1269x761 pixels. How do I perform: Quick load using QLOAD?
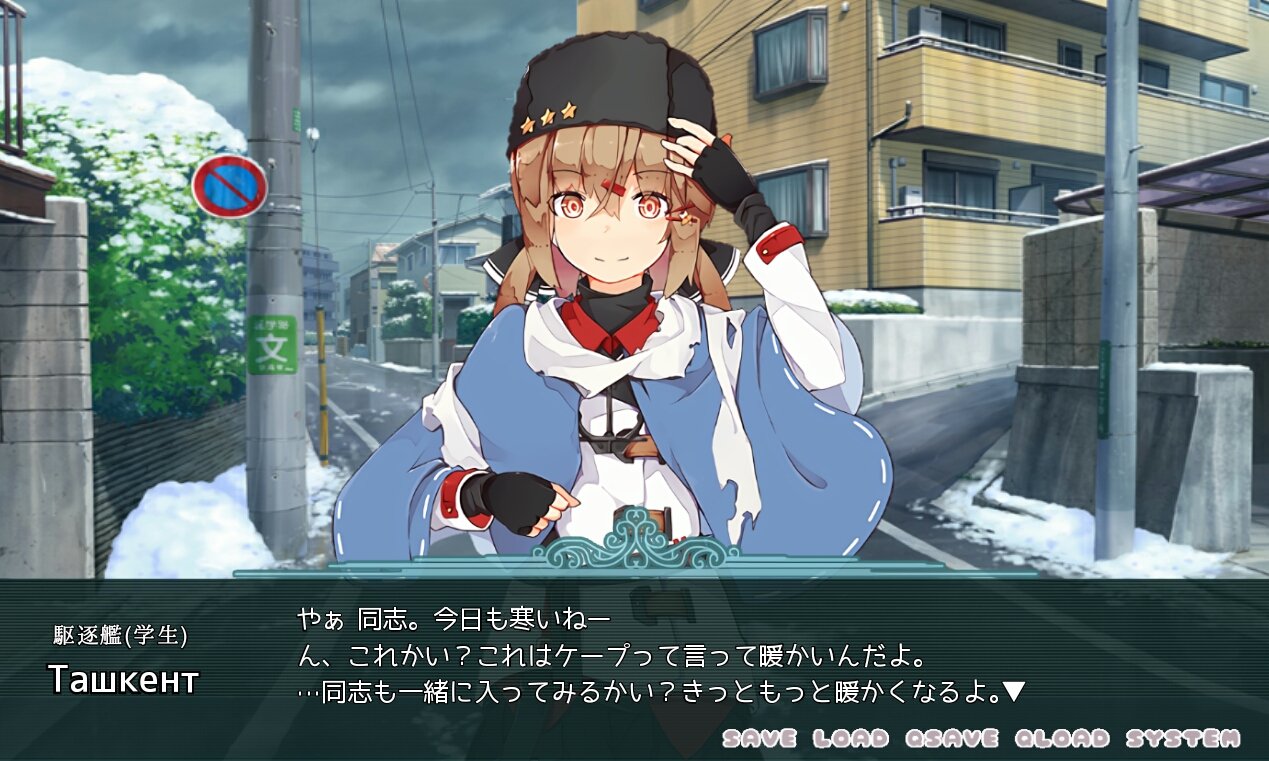click(x=1062, y=739)
